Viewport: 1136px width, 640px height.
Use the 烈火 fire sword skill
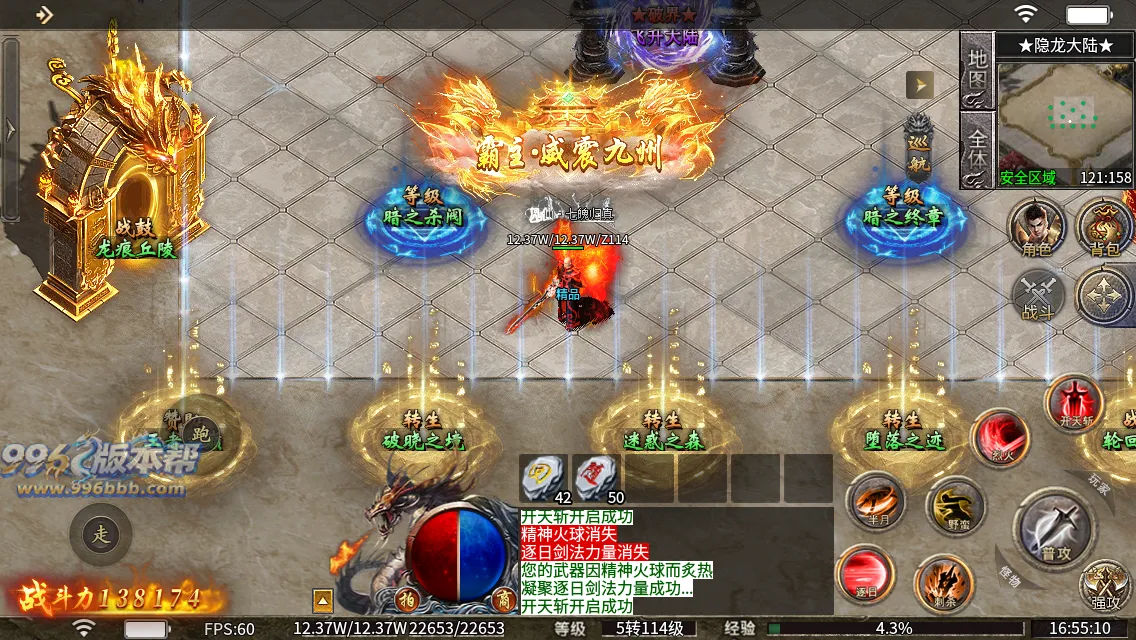(1000, 439)
